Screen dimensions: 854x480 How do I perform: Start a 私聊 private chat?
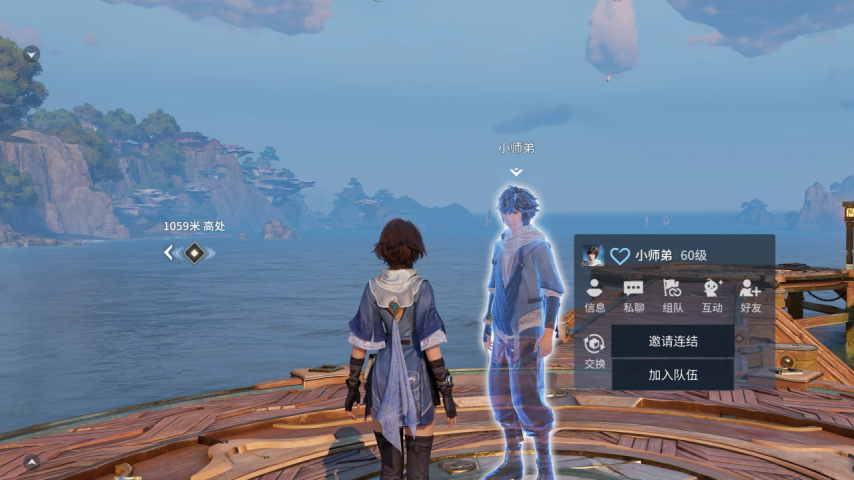tap(634, 295)
